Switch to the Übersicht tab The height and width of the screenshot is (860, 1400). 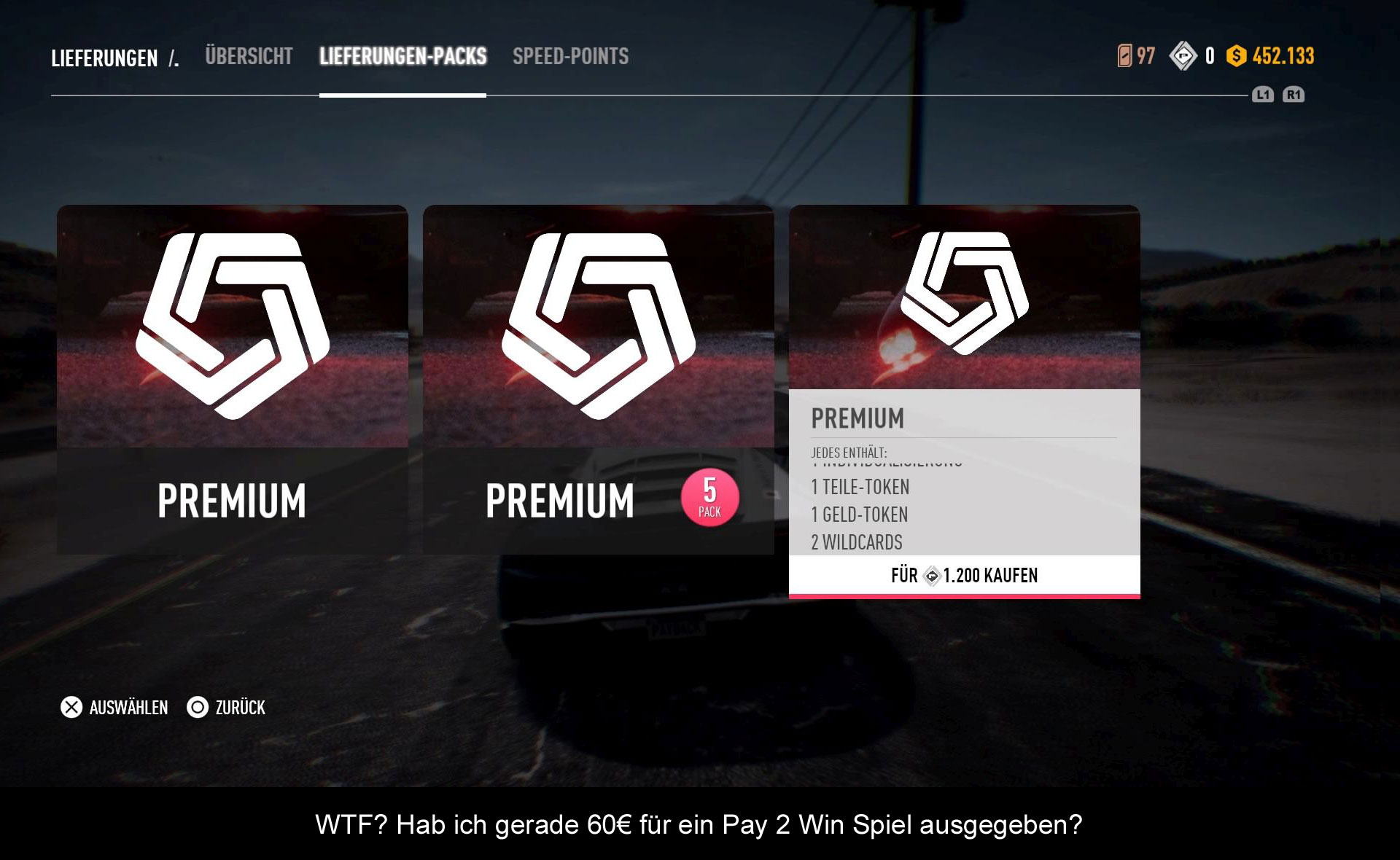249,57
